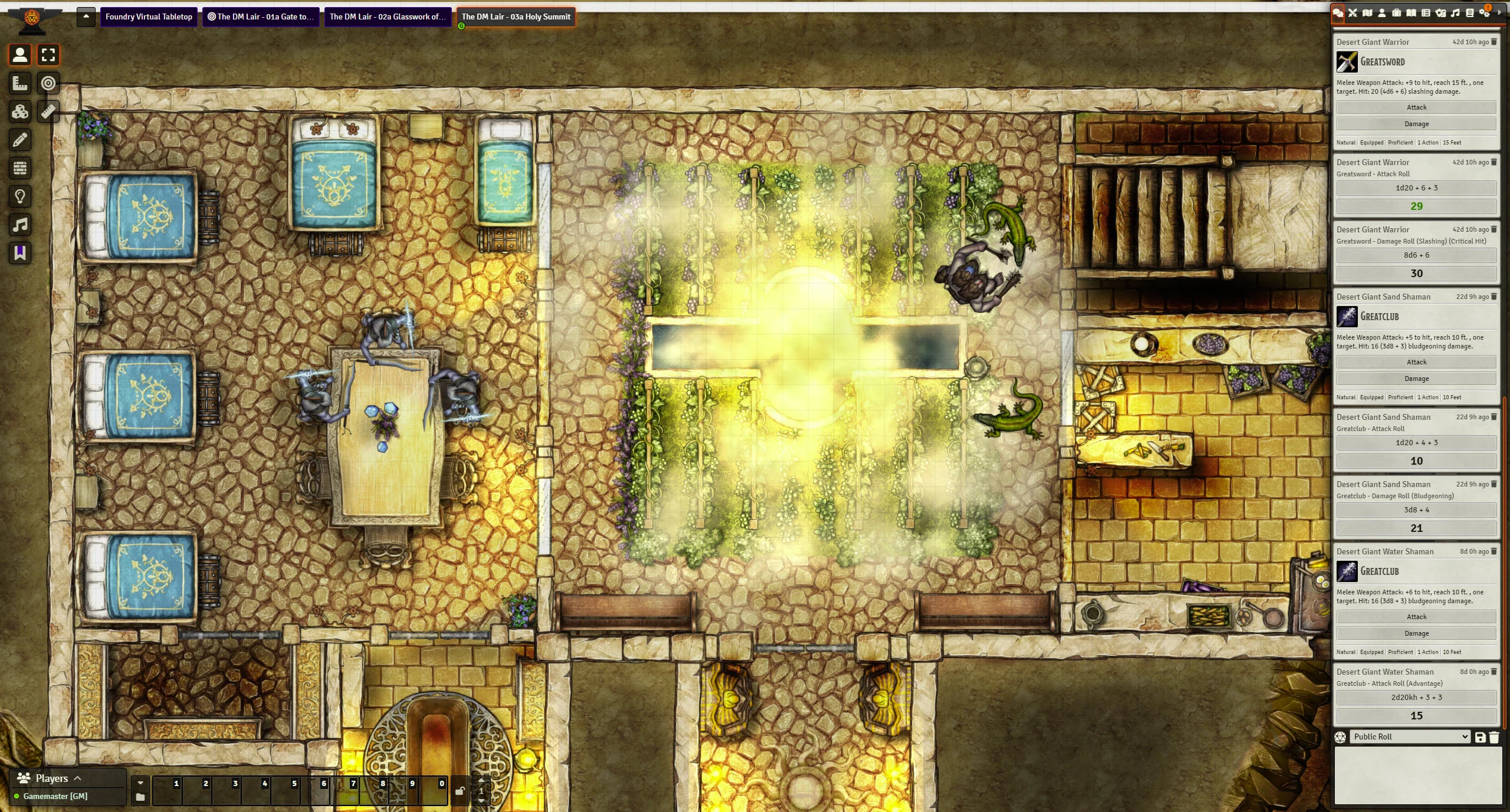Choose the Walls brick controls
The width and height of the screenshot is (1510, 812).
20,168
